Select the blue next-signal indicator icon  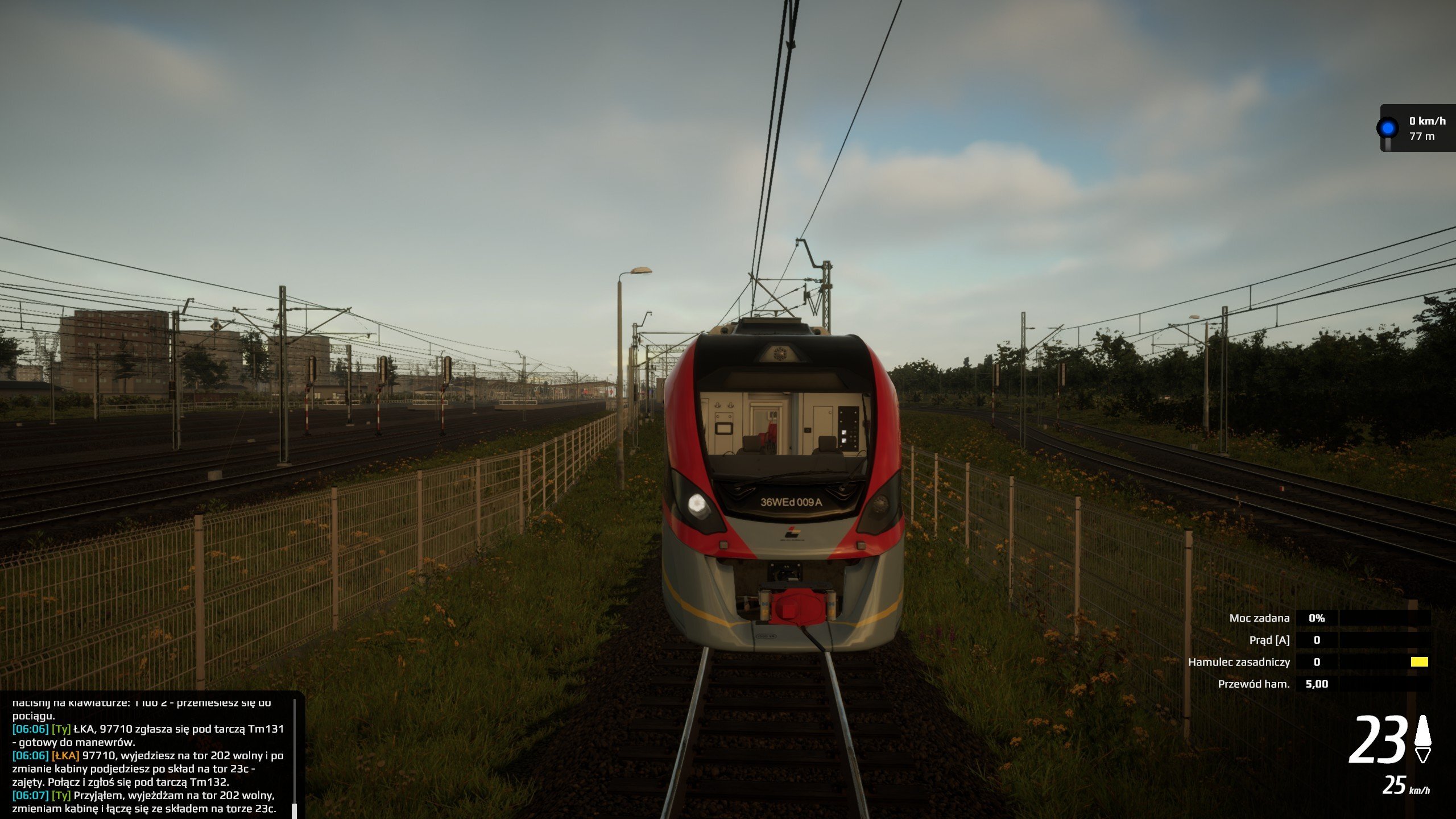pos(1388,128)
